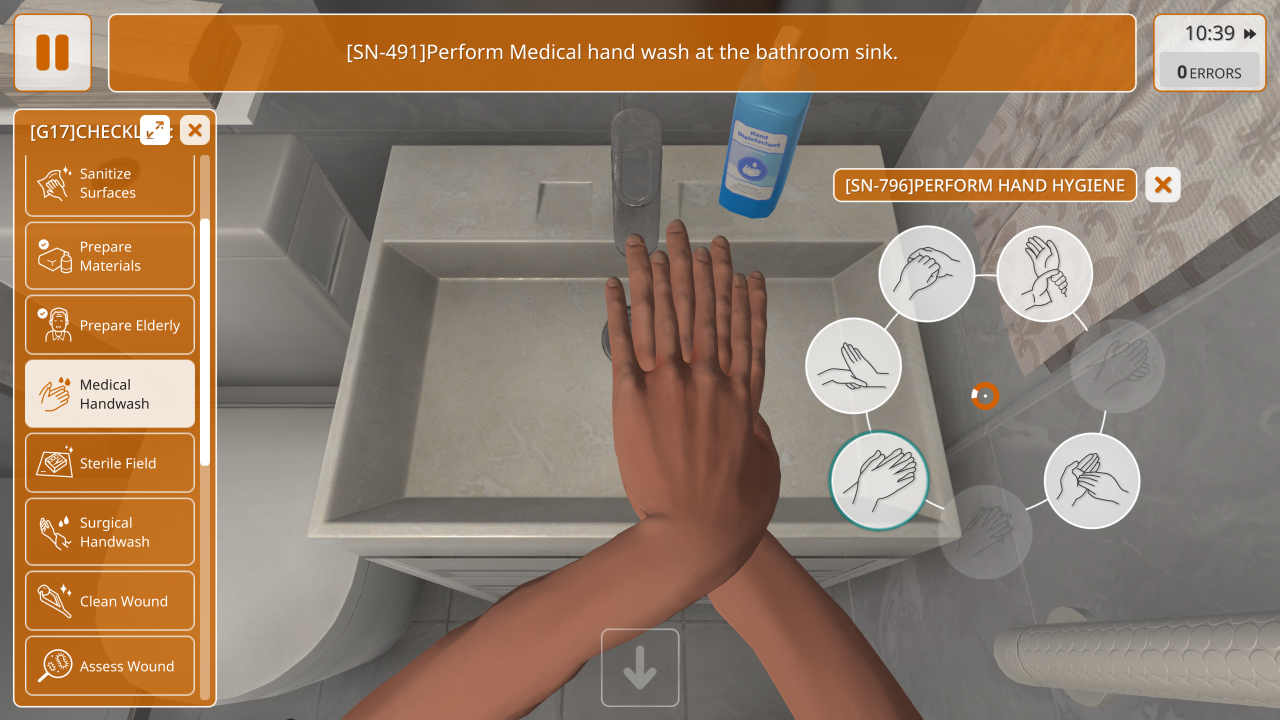Select the highlighted overlapping hands step
The width and height of the screenshot is (1280, 720).
[x=880, y=480]
